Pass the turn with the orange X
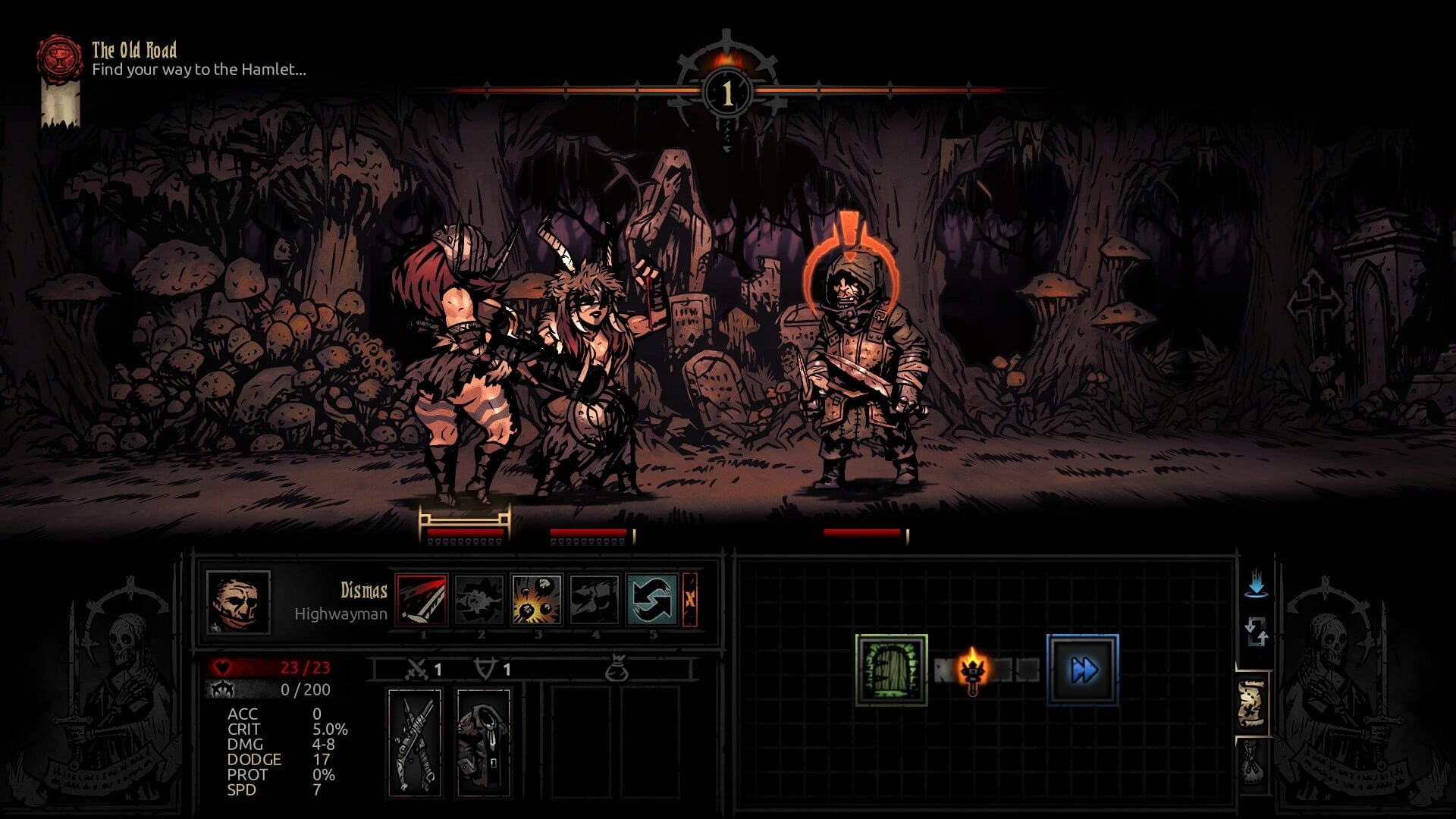Viewport: 1456px width, 819px height. tap(689, 600)
